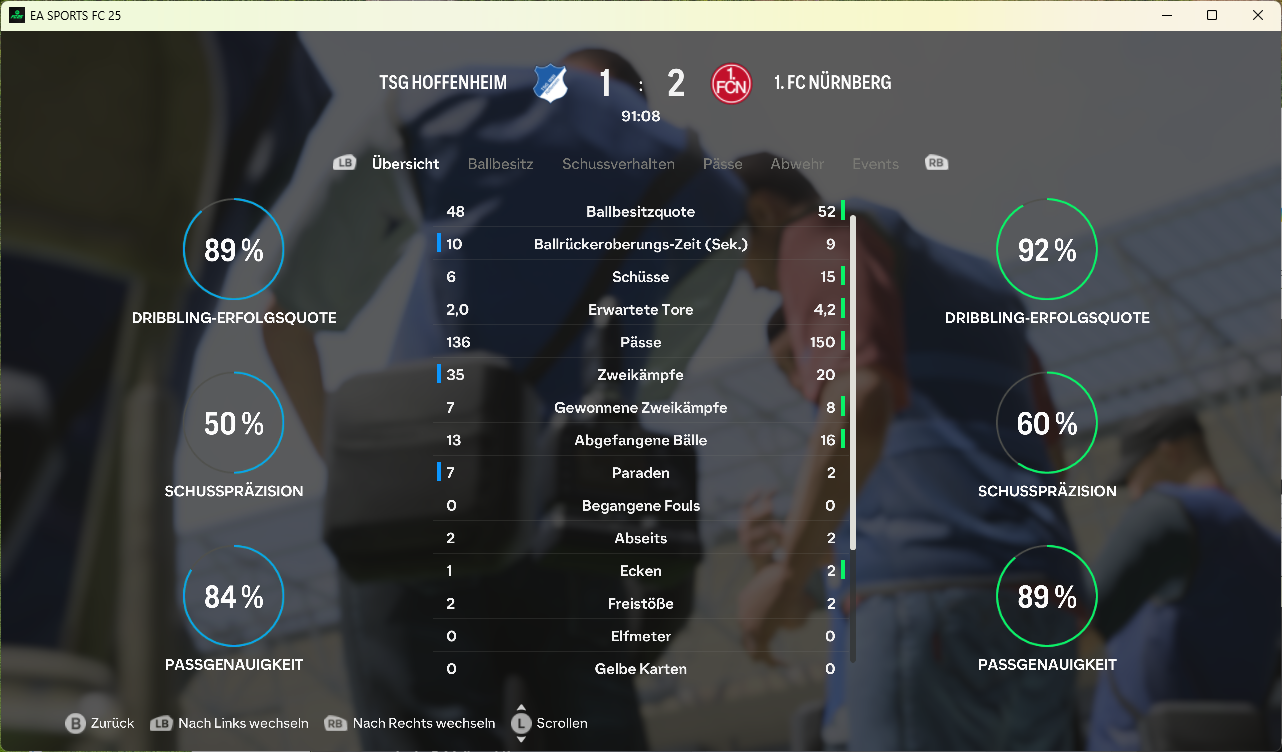1282x752 pixels.
Task: Open the Events tab
Action: 875,164
